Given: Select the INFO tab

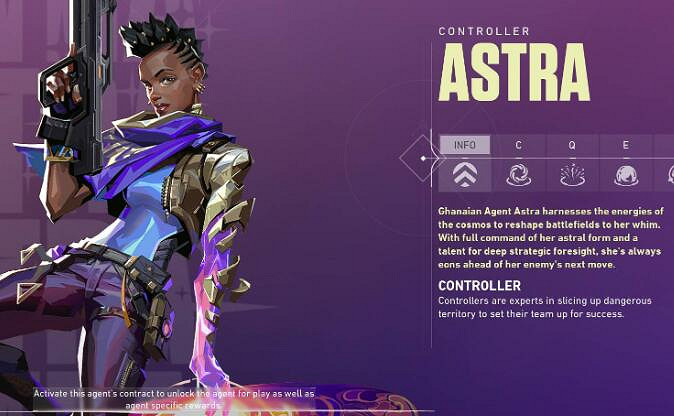Looking at the screenshot, I should 465,145.
